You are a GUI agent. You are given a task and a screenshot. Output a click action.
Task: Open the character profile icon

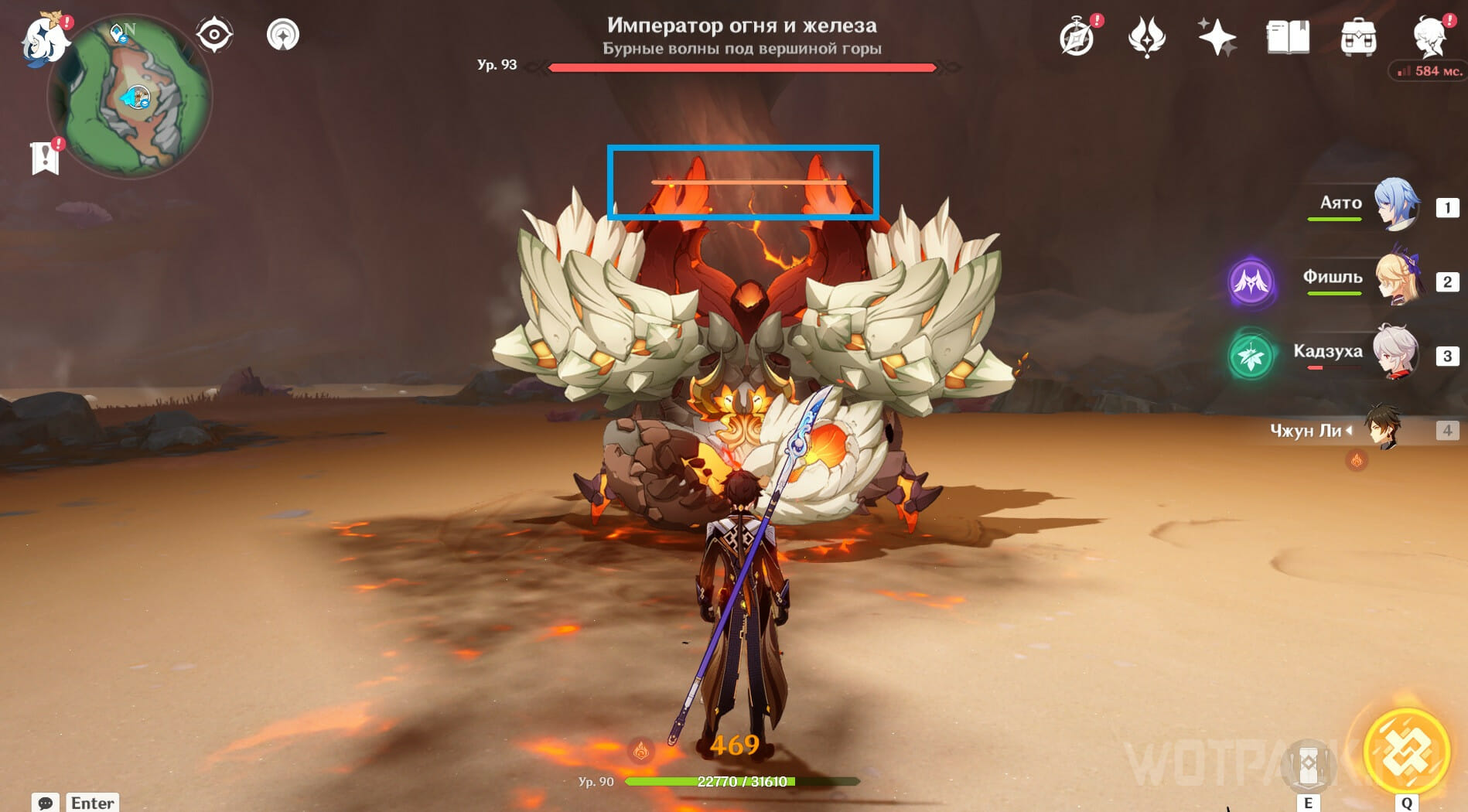(1429, 36)
